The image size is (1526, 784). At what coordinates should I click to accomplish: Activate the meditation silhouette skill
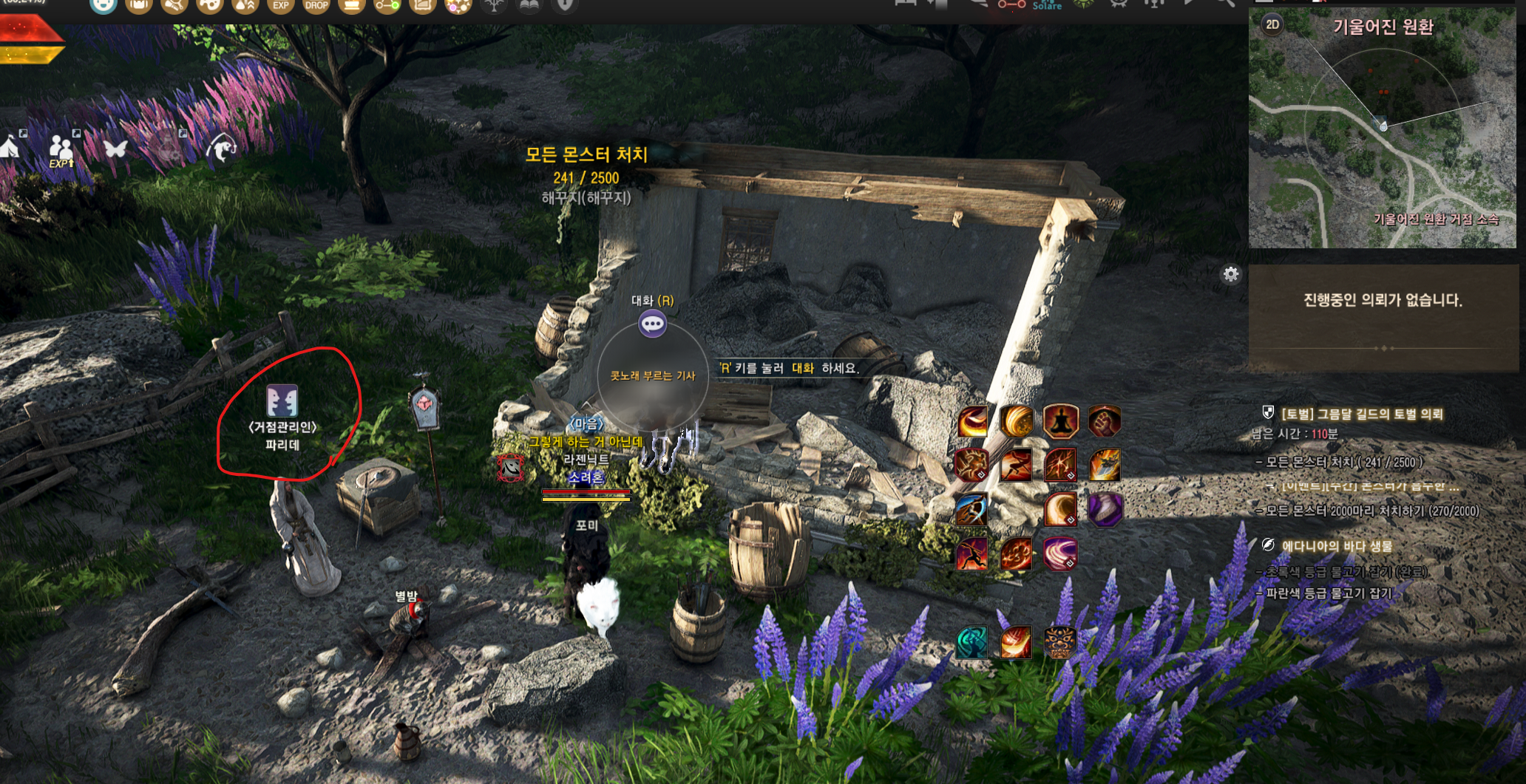pos(1060,422)
